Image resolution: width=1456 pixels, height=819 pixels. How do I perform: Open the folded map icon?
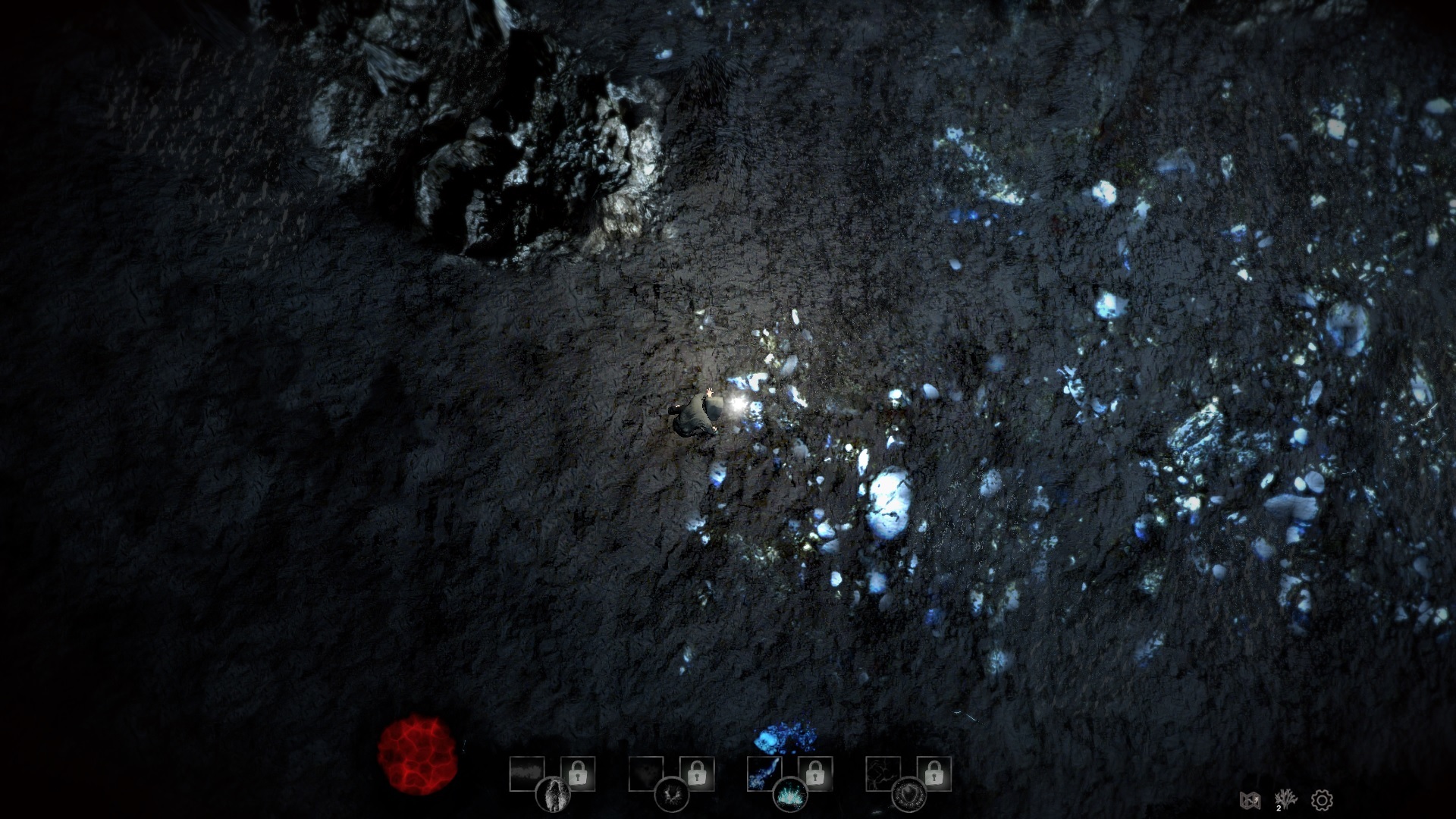1249,800
